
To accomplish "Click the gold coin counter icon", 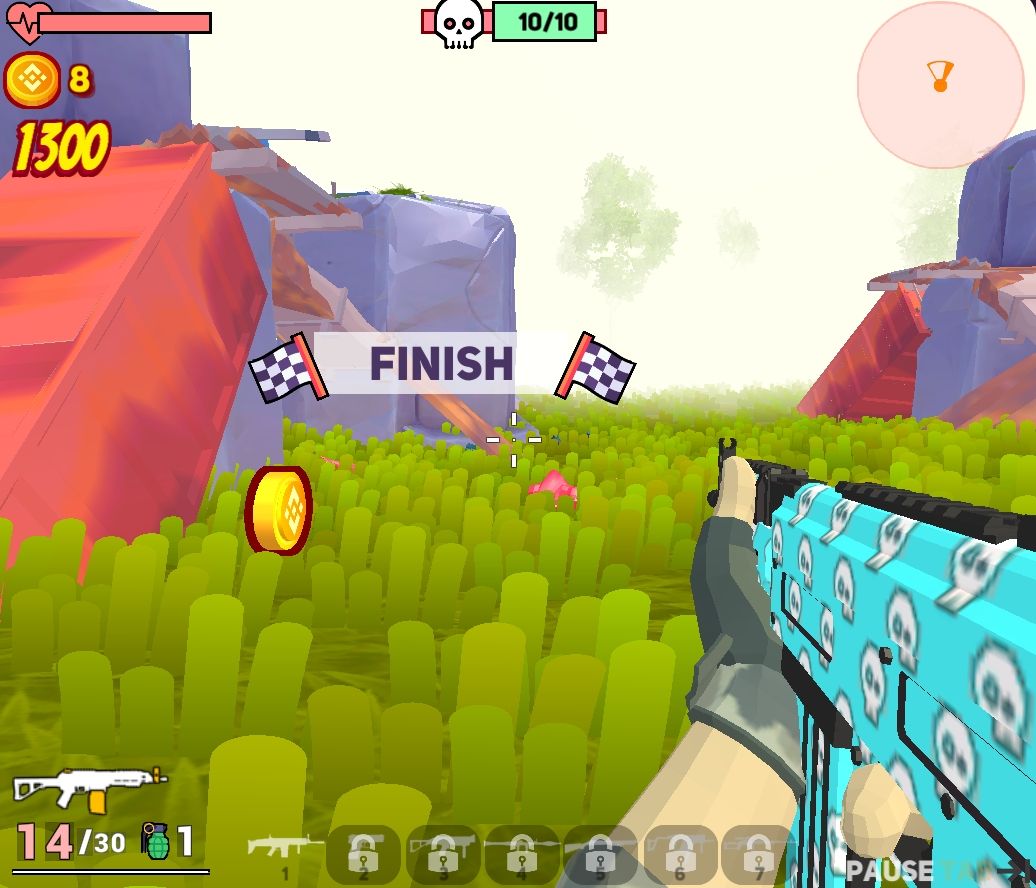I will pos(32,80).
